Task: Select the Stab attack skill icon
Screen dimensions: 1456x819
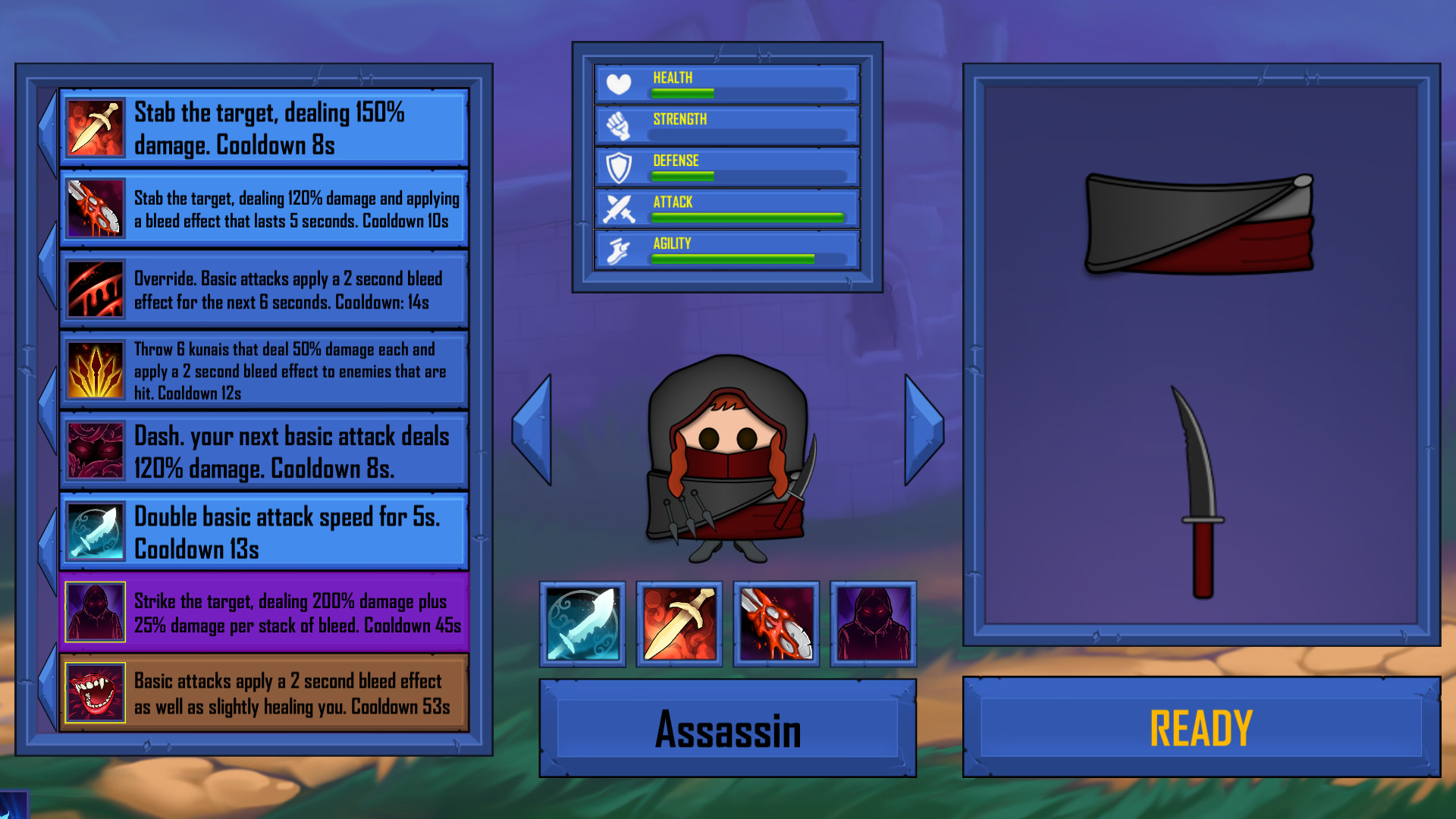Action: point(94,129)
